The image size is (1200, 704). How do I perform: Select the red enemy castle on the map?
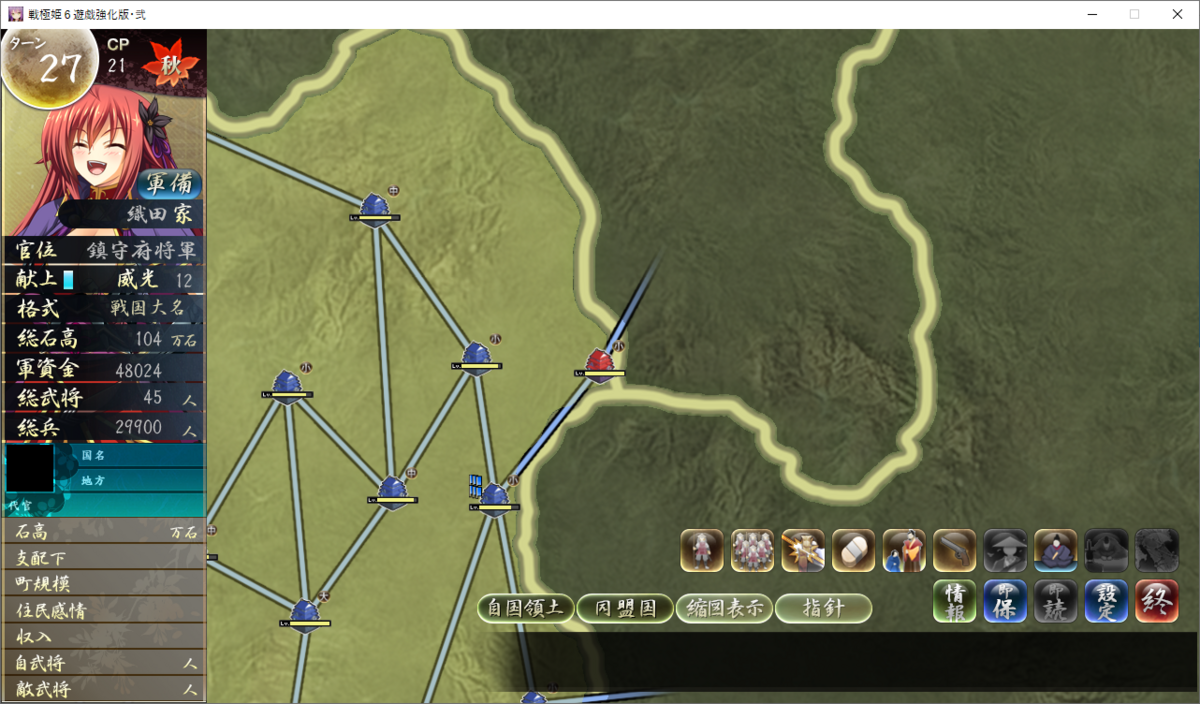point(599,362)
